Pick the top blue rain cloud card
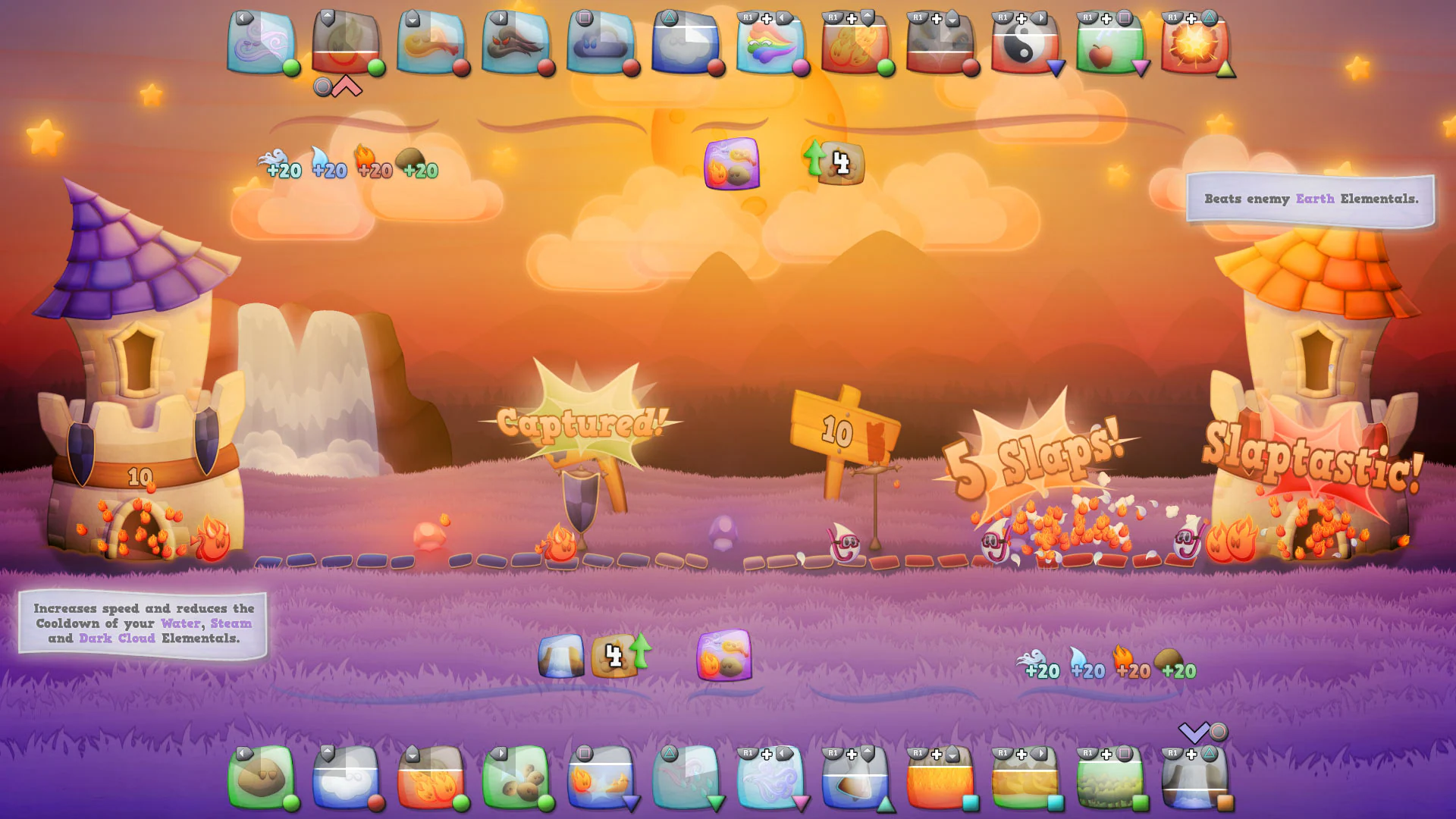The height and width of the screenshot is (819, 1456). [601, 42]
